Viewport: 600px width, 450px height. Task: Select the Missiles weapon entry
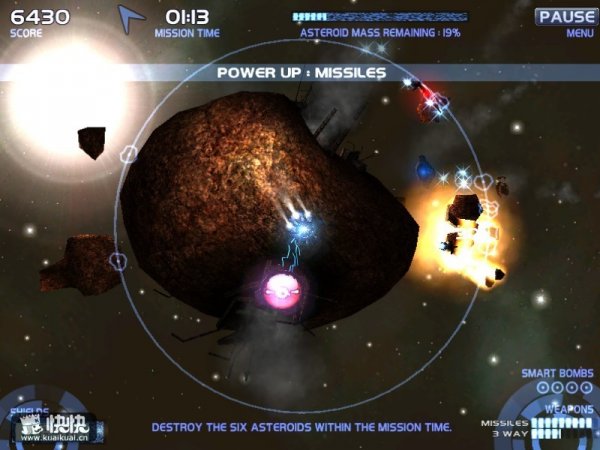tap(505, 423)
